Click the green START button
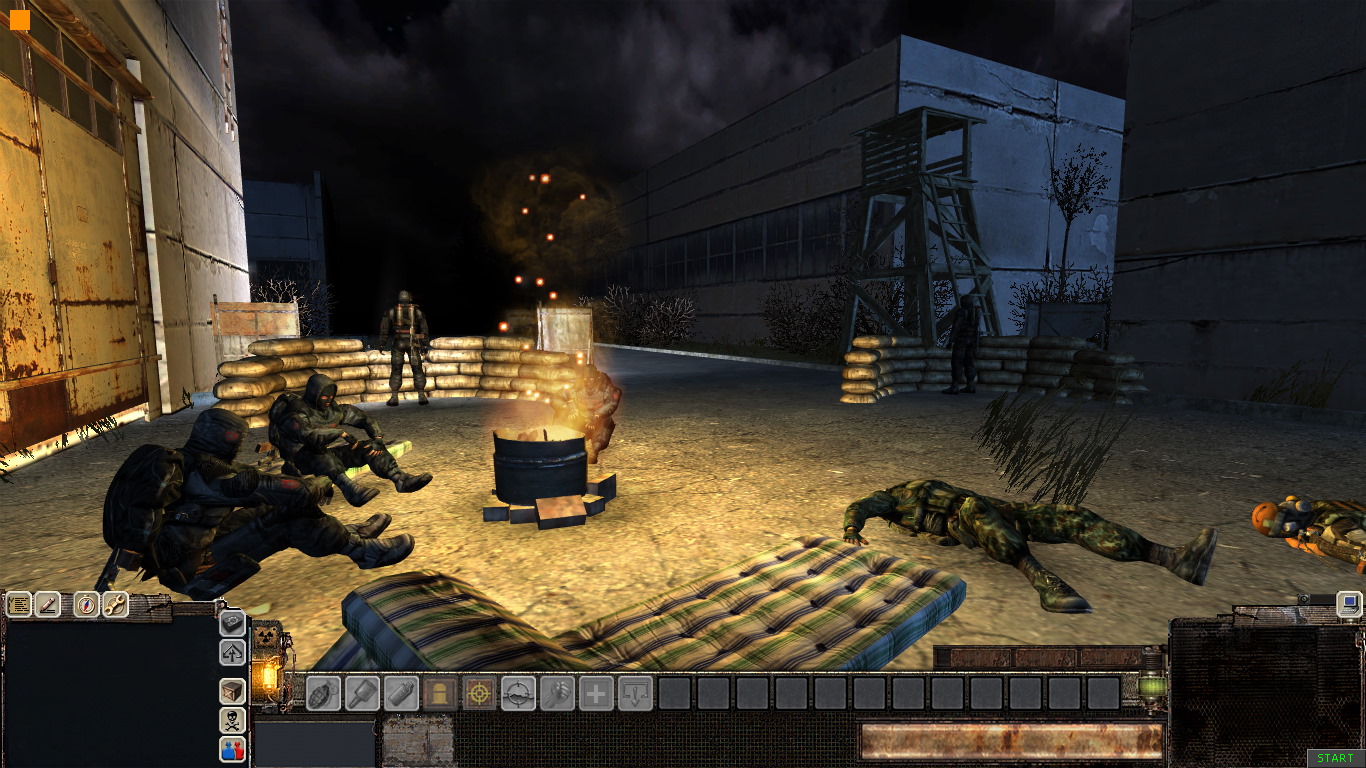The image size is (1366, 768). (x=1335, y=759)
